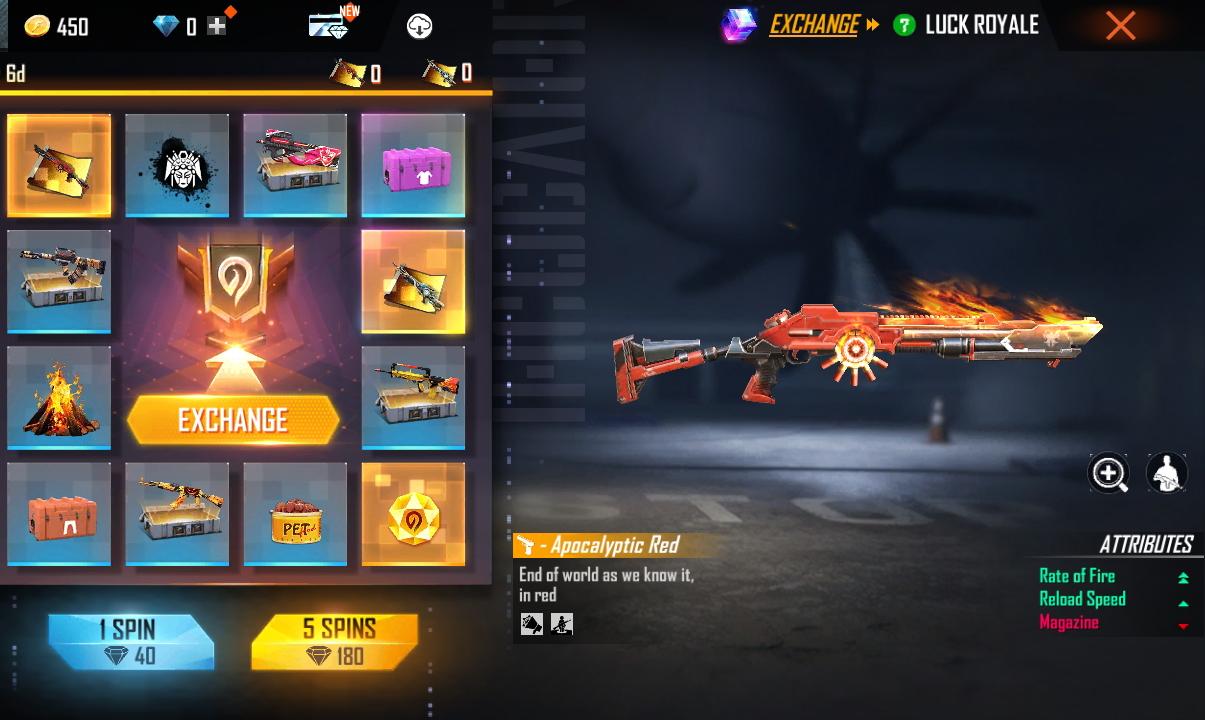The height and width of the screenshot is (720, 1205).
Task: Choose the Pet food can prize
Action: point(295,514)
